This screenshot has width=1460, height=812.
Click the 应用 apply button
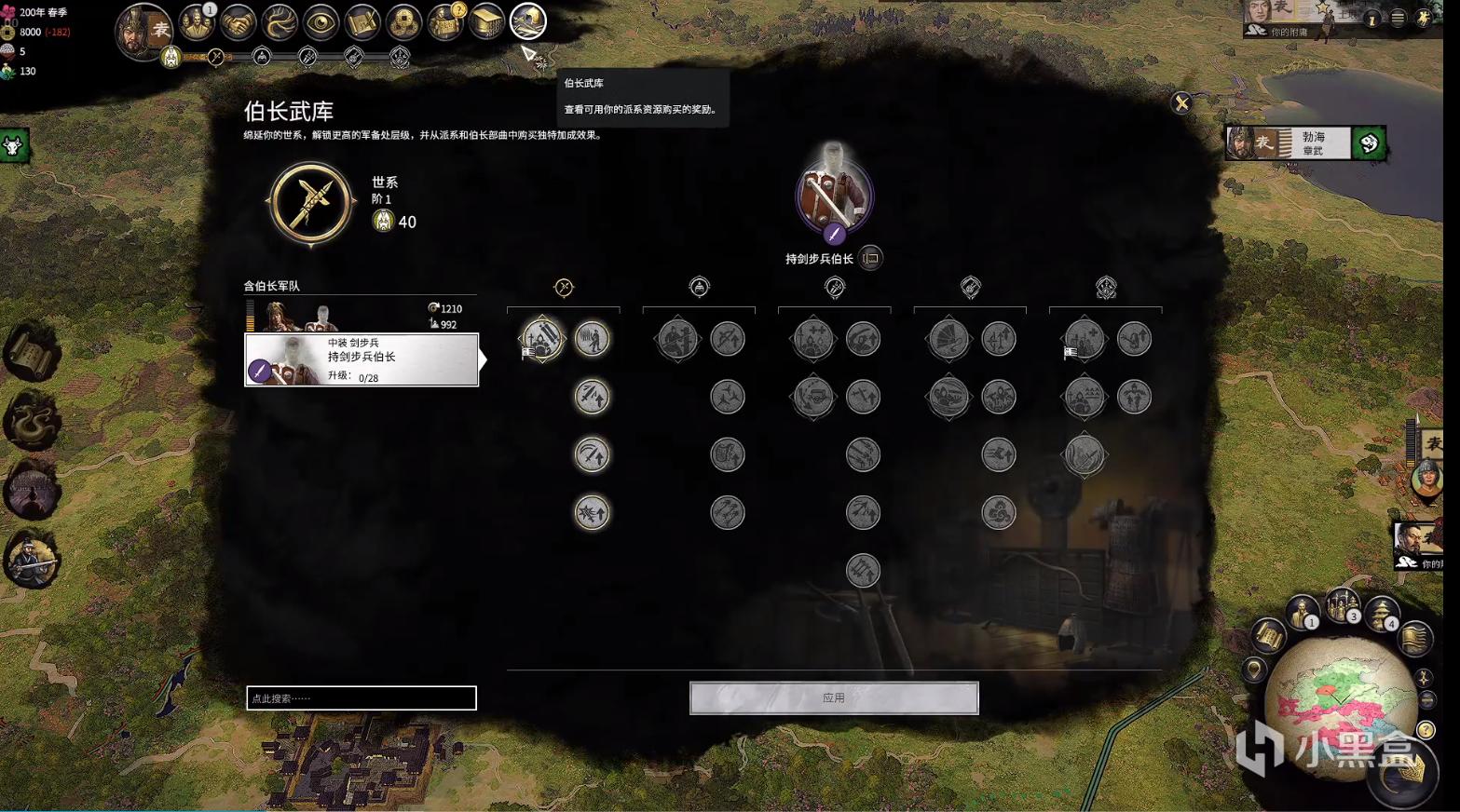(834, 697)
